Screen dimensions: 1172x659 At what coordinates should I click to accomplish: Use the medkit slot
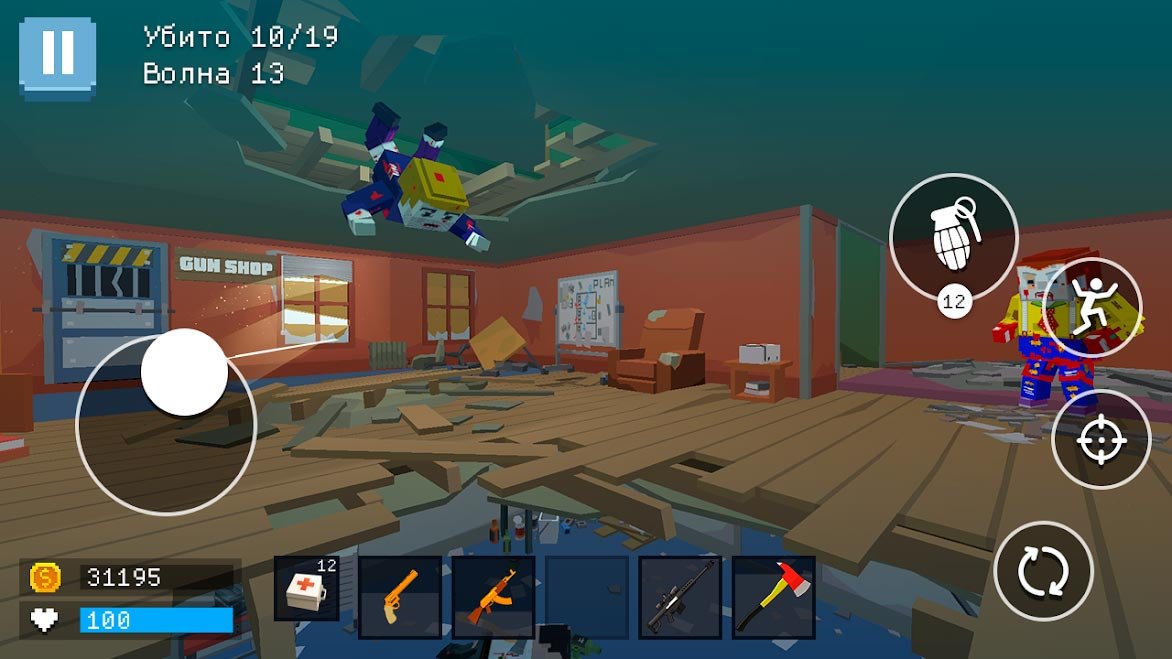pyautogui.click(x=307, y=597)
